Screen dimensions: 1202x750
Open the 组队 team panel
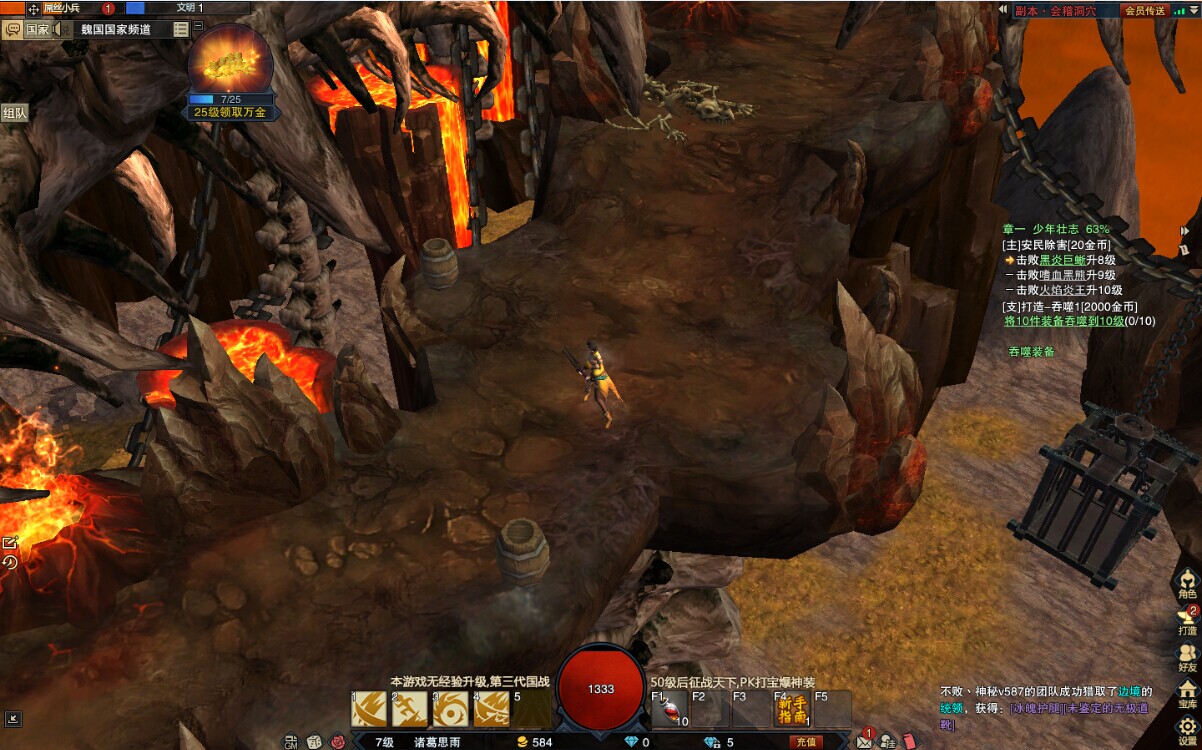point(15,113)
